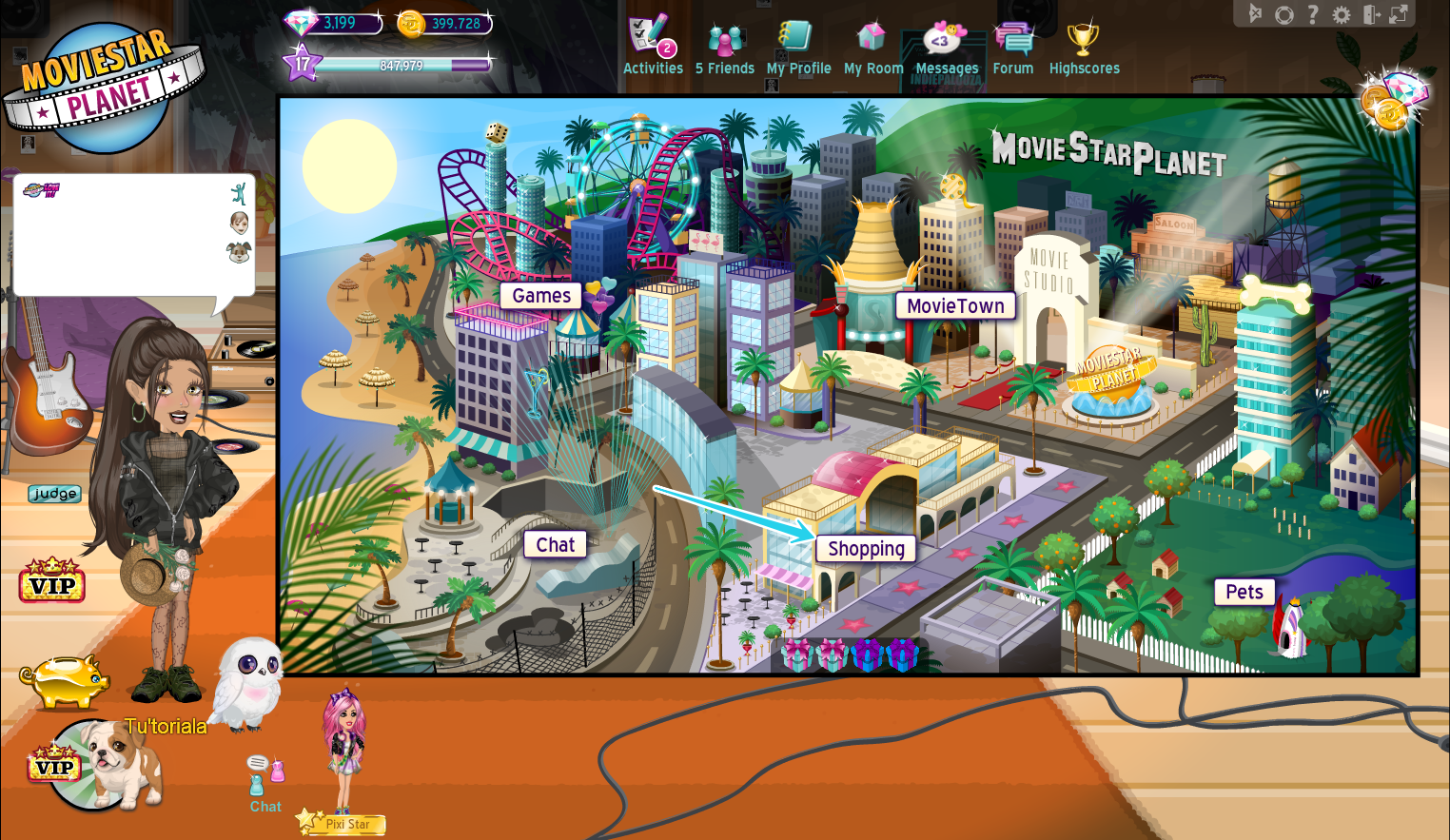Toggle fullscreen mode
This screenshot has width=1450, height=840.
pos(1398,14)
